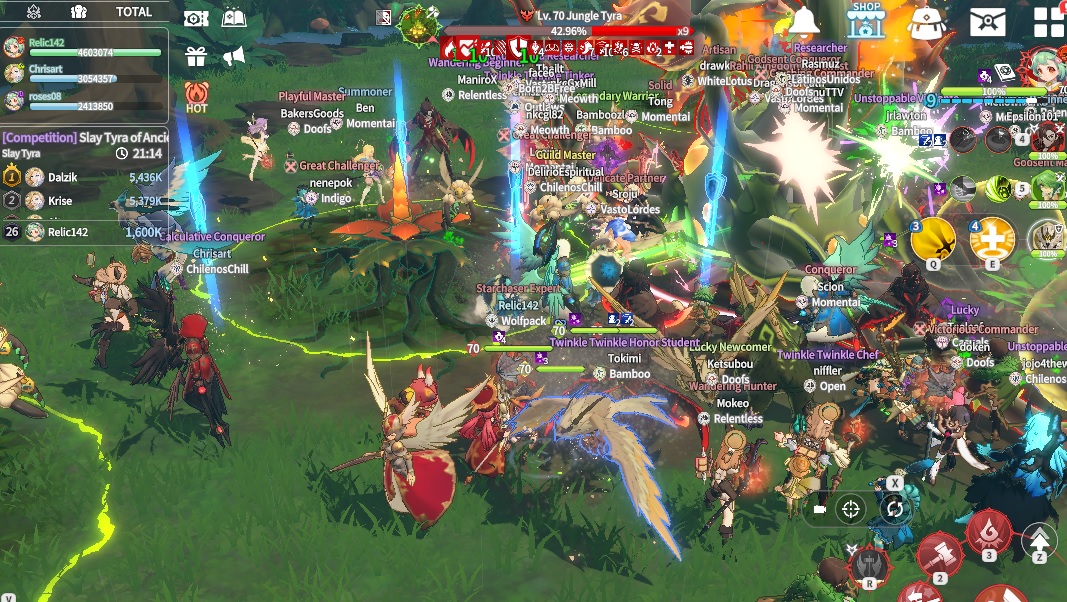Toggle the crosshair target lock button

tap(851, 509)
